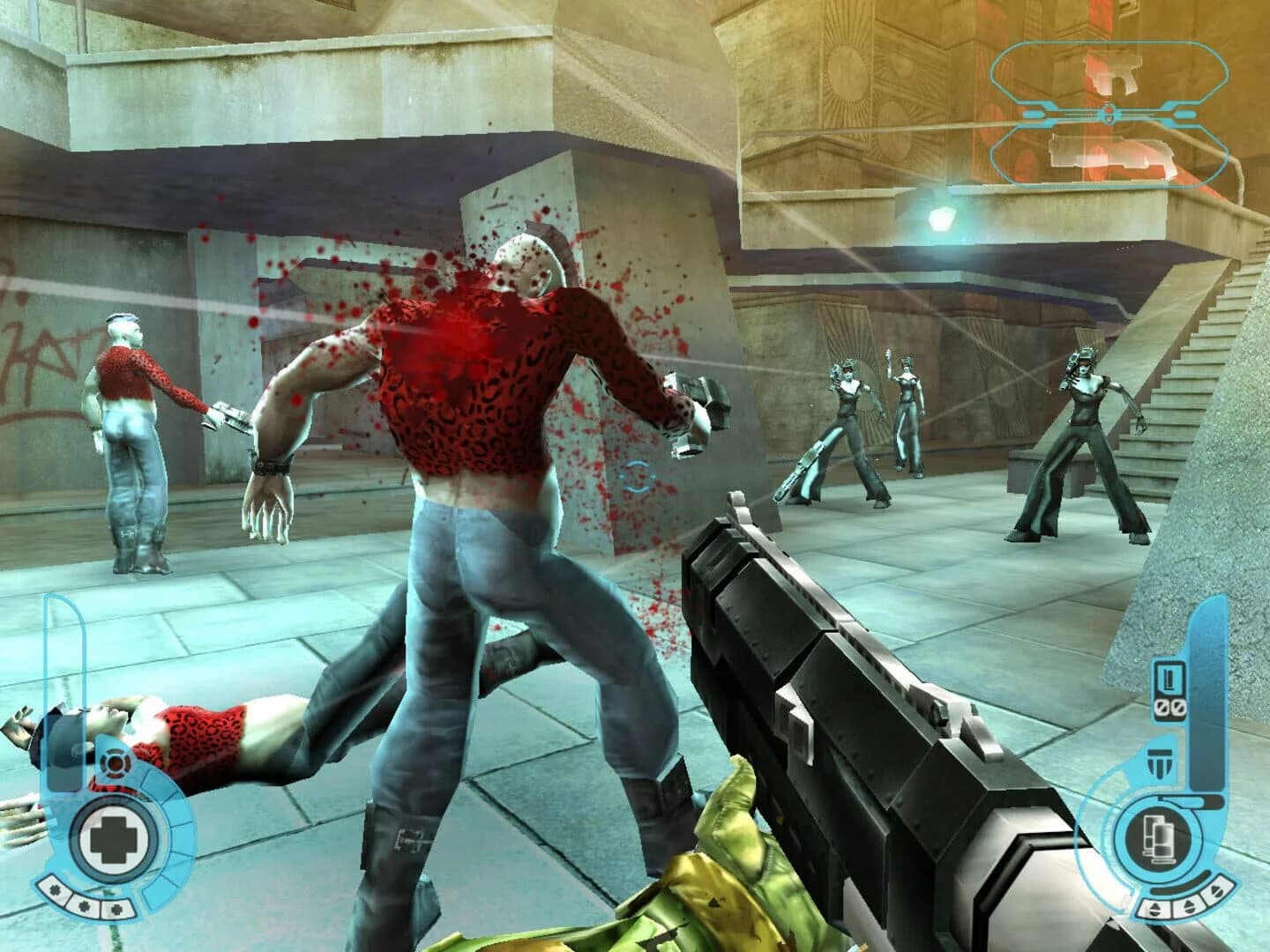This screenshot has height=952, width=1270.
Task: Click the center node of the weapon selector
Action: (1109, 114)
